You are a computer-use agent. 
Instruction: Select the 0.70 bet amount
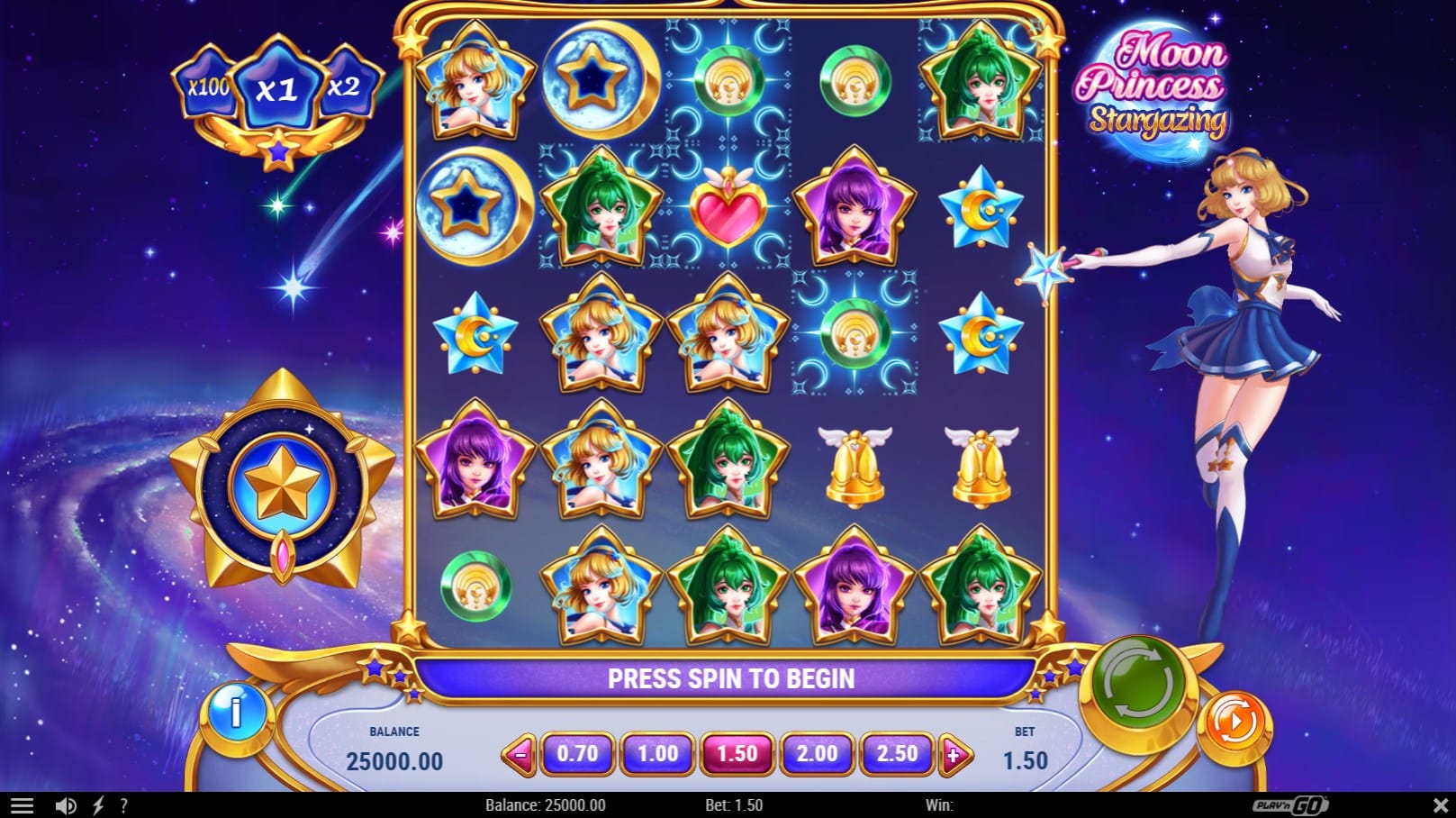tap(577, 753)
